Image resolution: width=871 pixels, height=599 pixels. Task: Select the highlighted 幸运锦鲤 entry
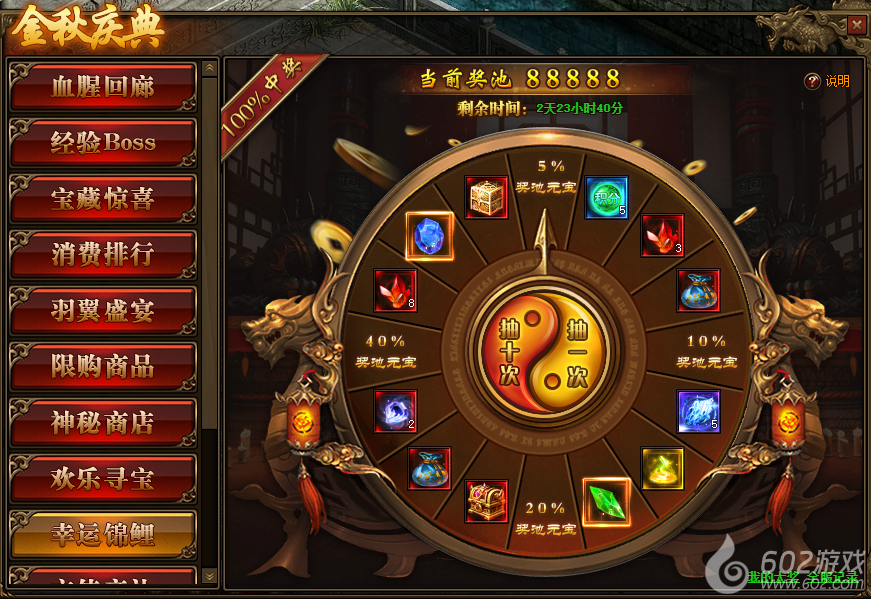(102, 535)
